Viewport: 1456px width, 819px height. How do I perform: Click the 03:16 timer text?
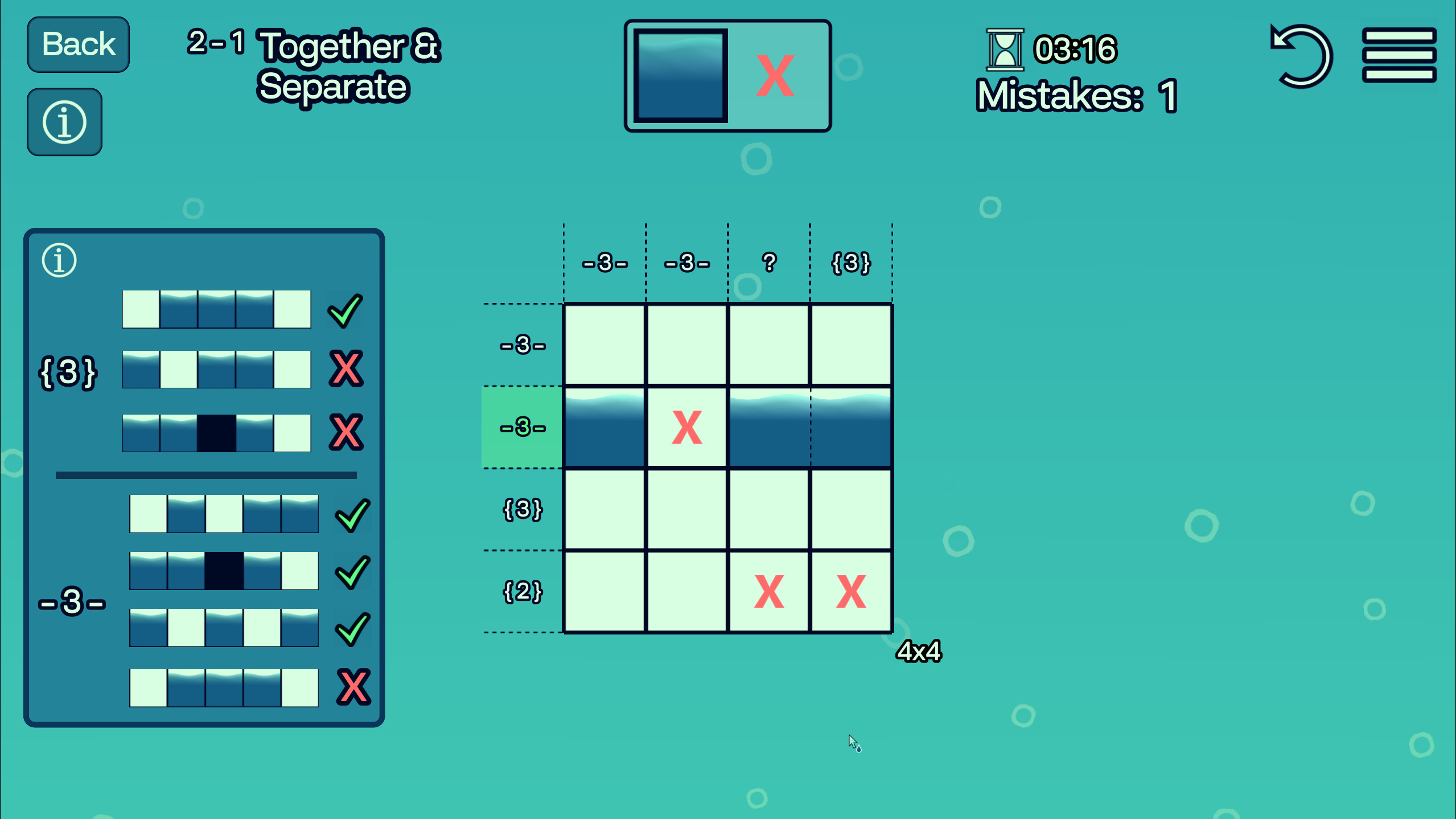(1076, 48)
